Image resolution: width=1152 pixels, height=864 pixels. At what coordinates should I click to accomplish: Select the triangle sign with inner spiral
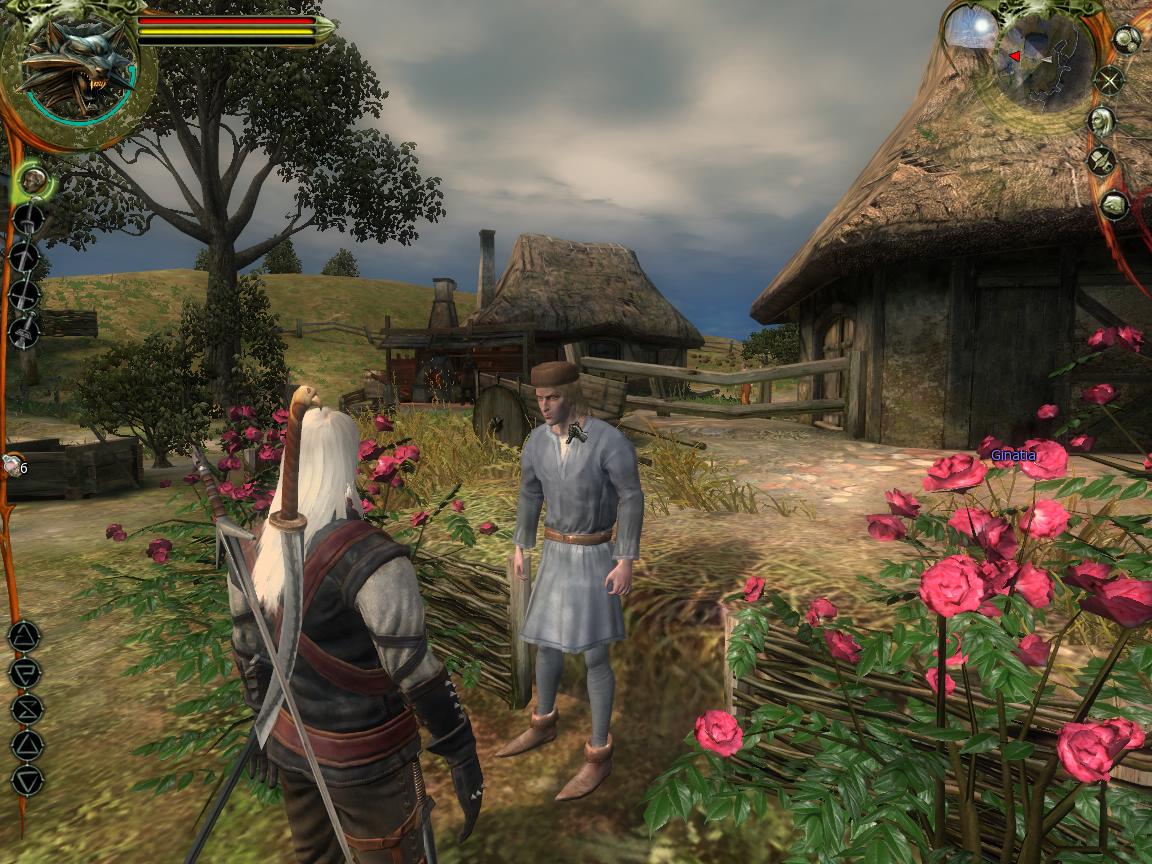pyautogui.click(x=24, y=635)
